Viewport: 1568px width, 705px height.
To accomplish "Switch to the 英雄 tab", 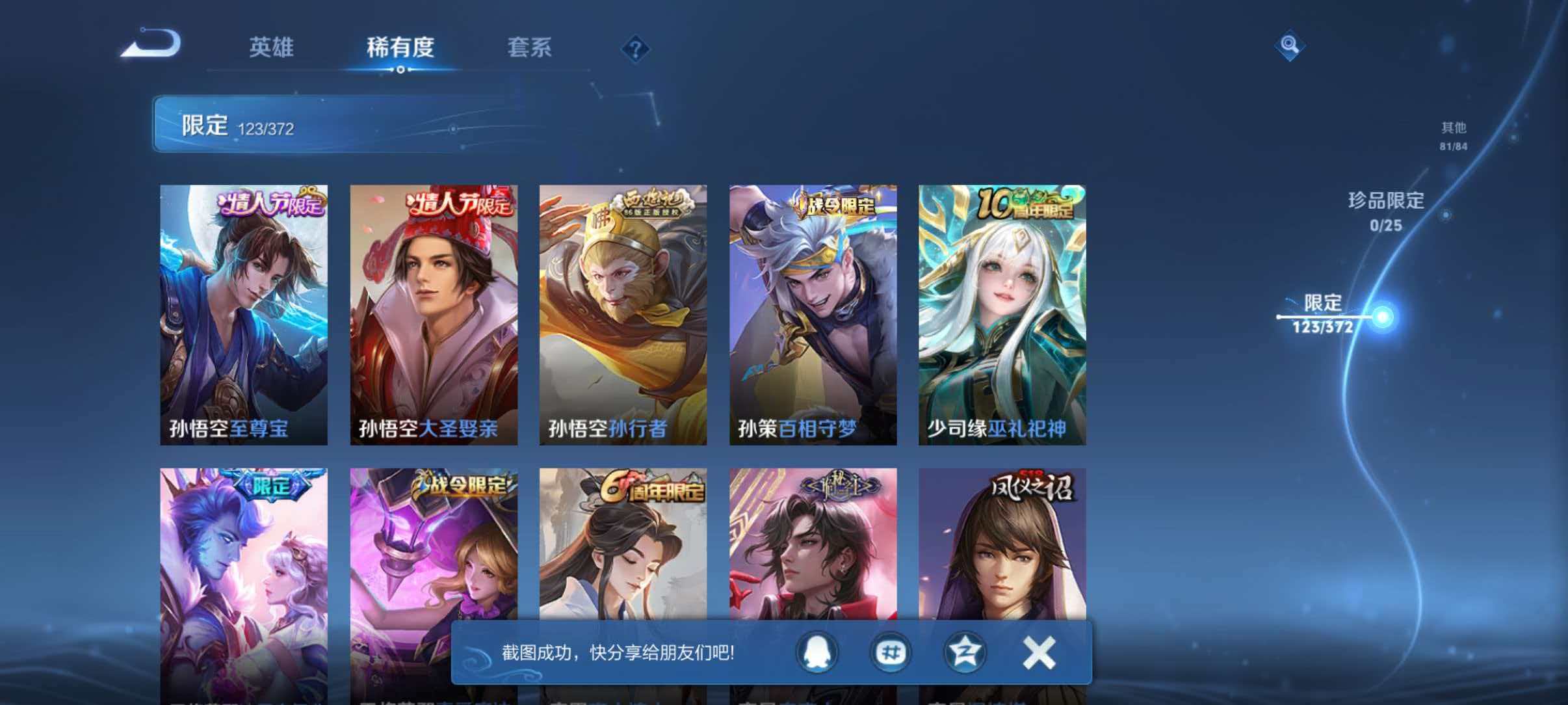I will pos(273,48).
